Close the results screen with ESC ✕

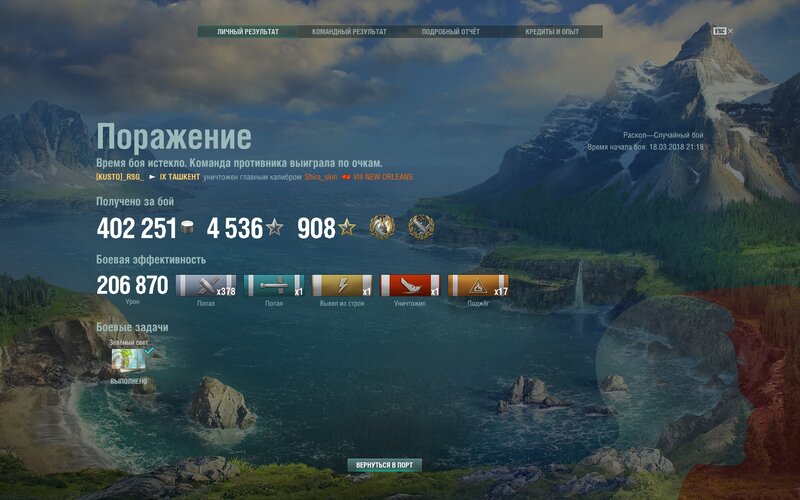723,31
